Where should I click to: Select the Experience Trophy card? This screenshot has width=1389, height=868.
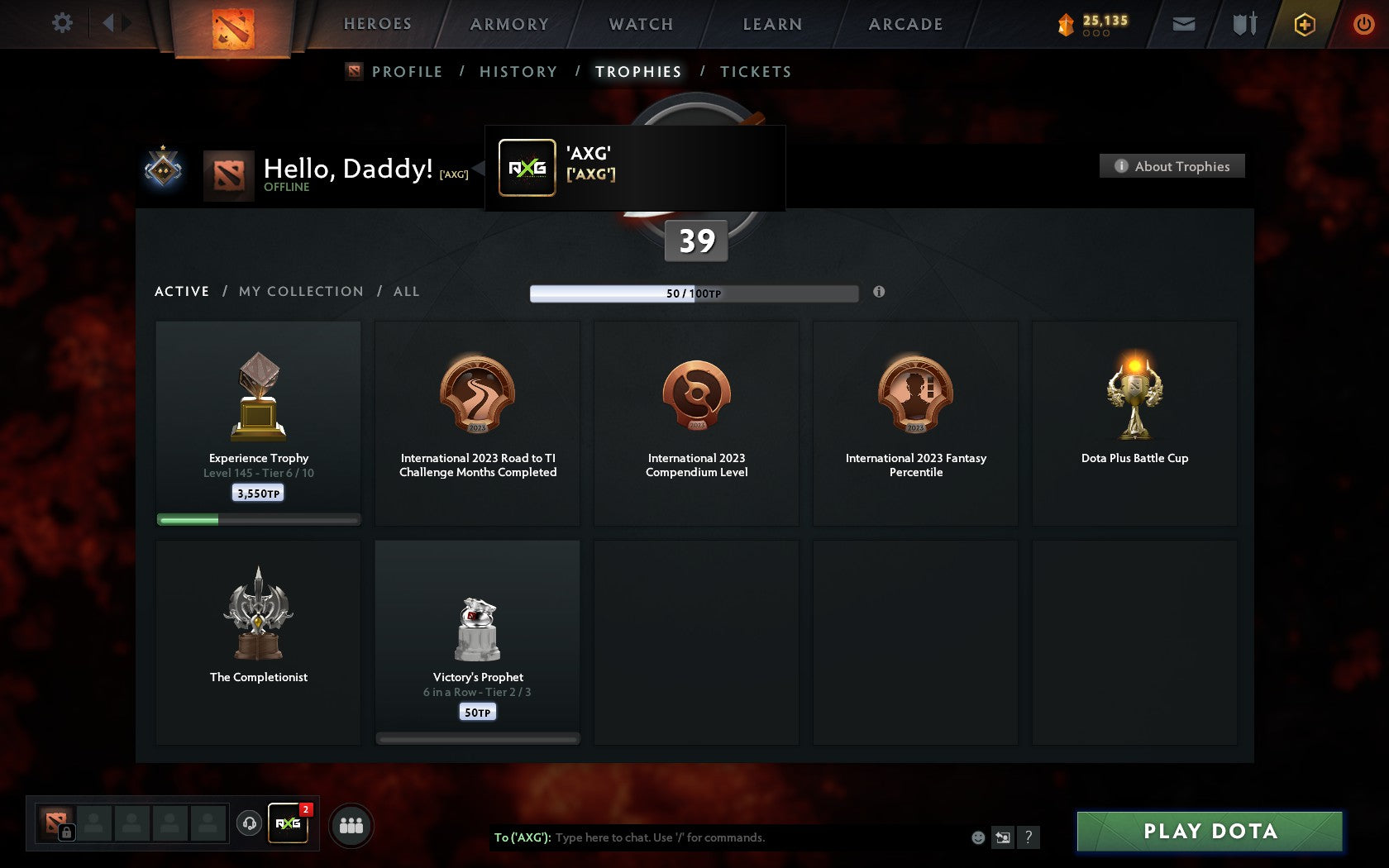(x=257, y=422)
